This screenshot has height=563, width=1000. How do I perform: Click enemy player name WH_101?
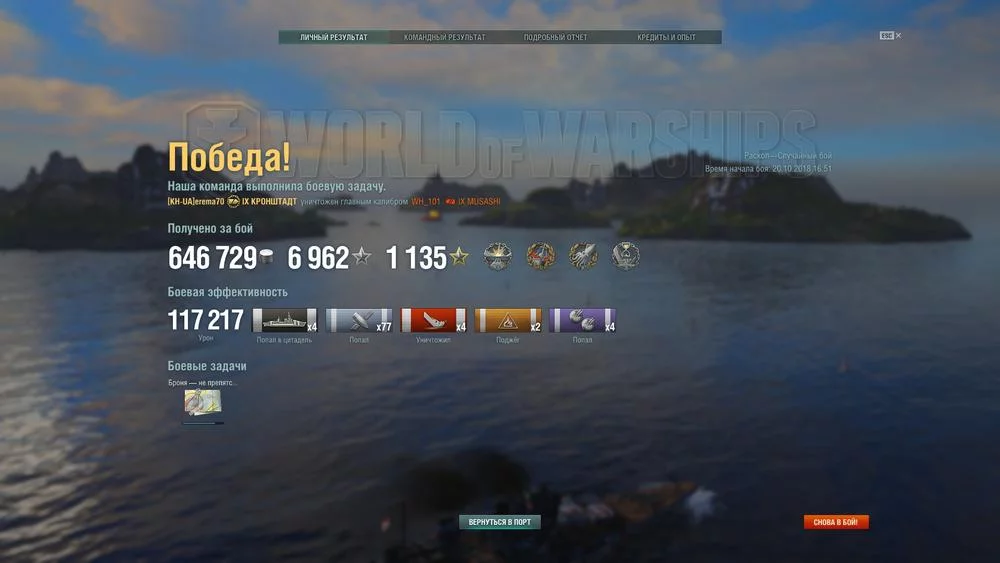[x=426, y=201]
